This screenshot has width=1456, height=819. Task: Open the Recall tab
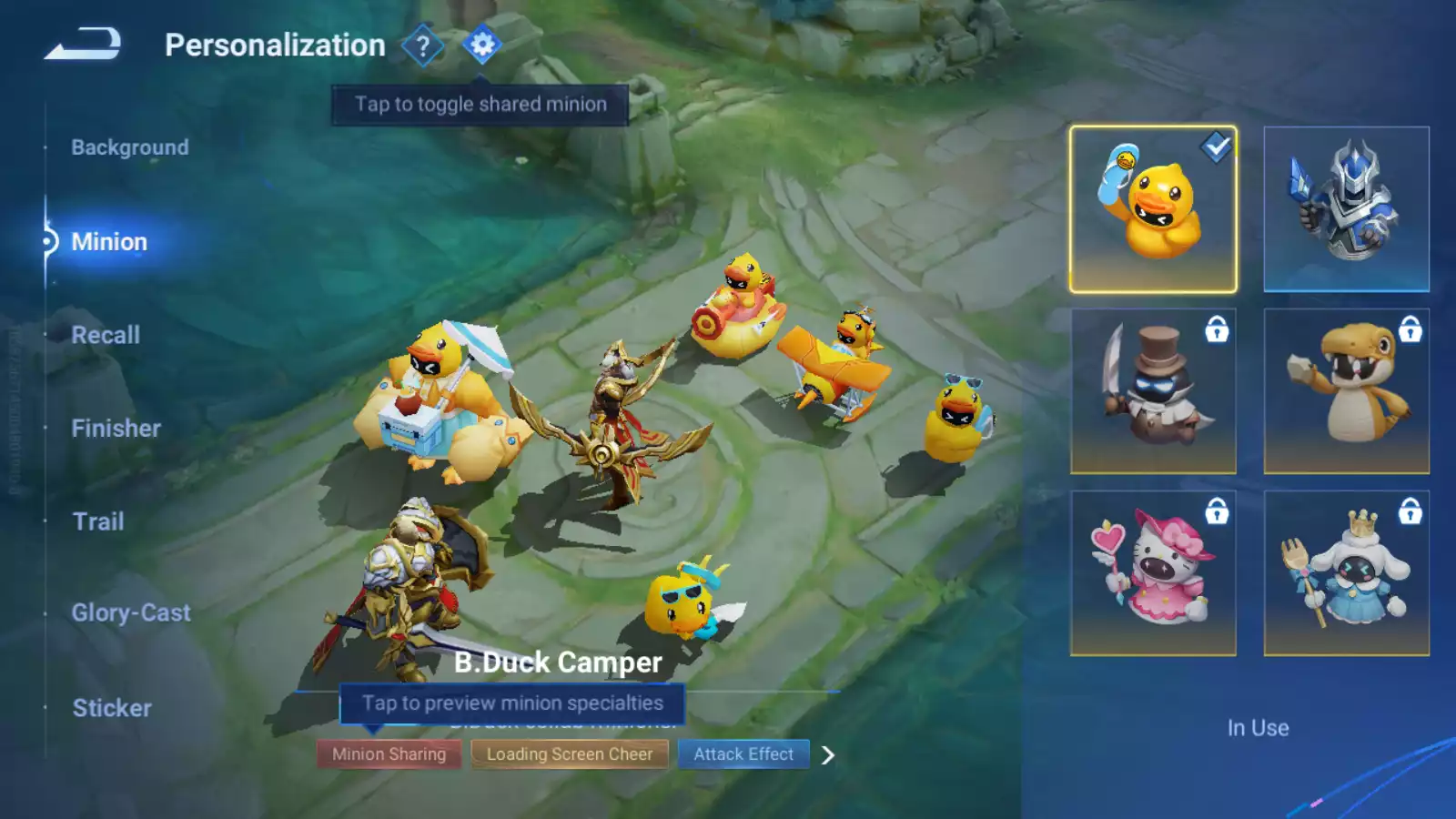pos(106,335)
